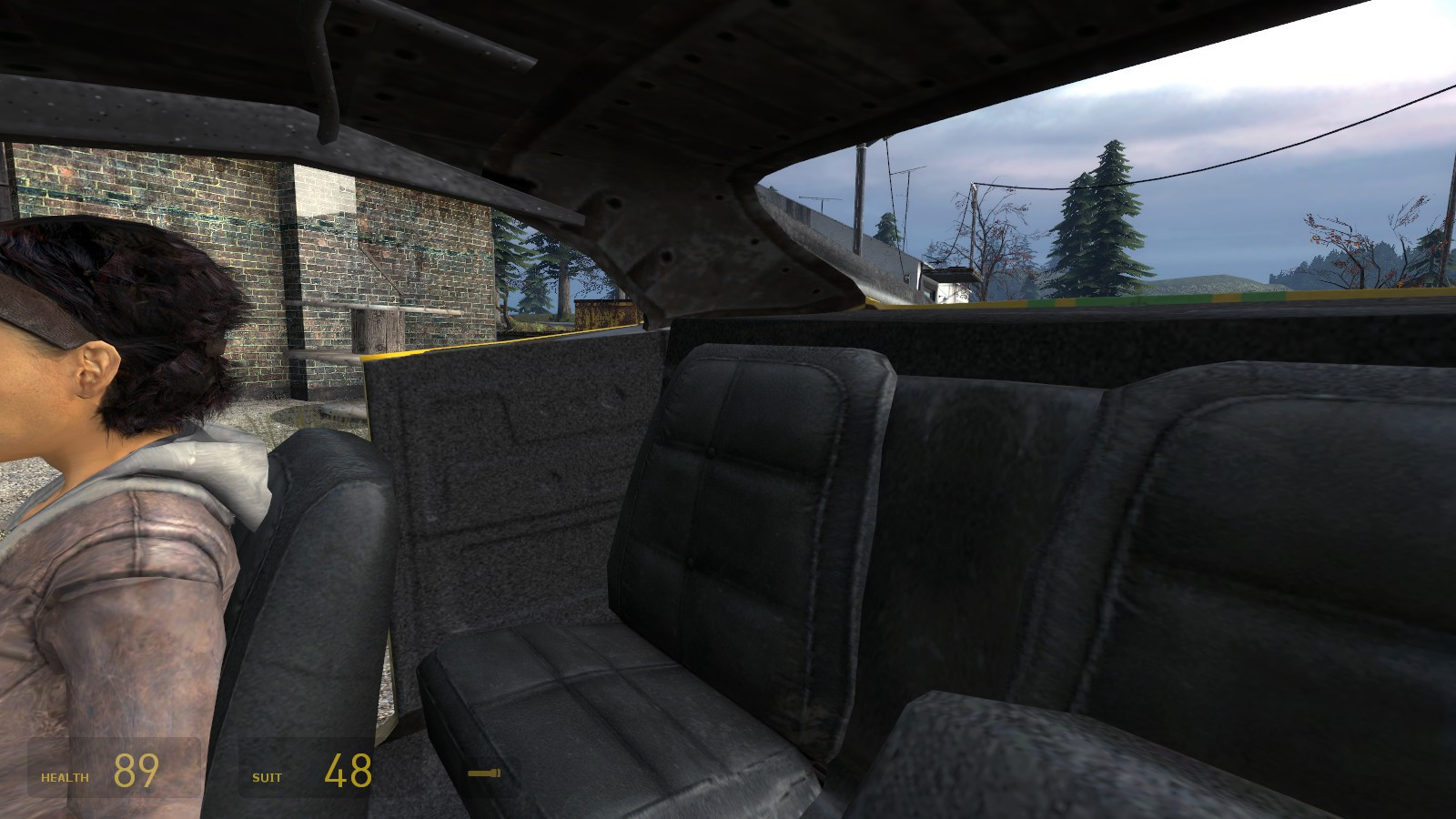Click the HEALTH label in the HUD
This screenshot has height=819, width=1456.
point(64,778)
